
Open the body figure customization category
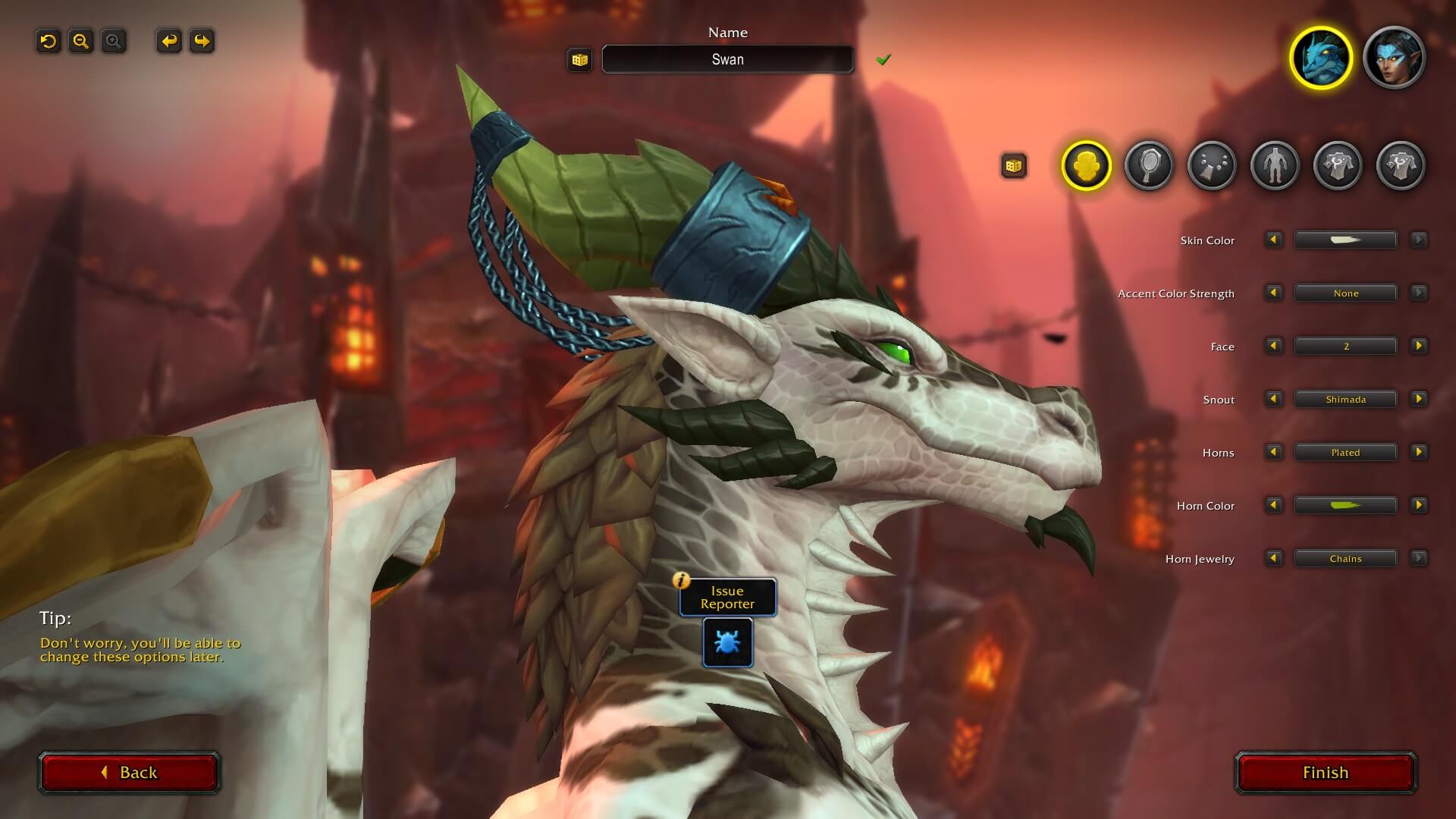pos(1275,165)
